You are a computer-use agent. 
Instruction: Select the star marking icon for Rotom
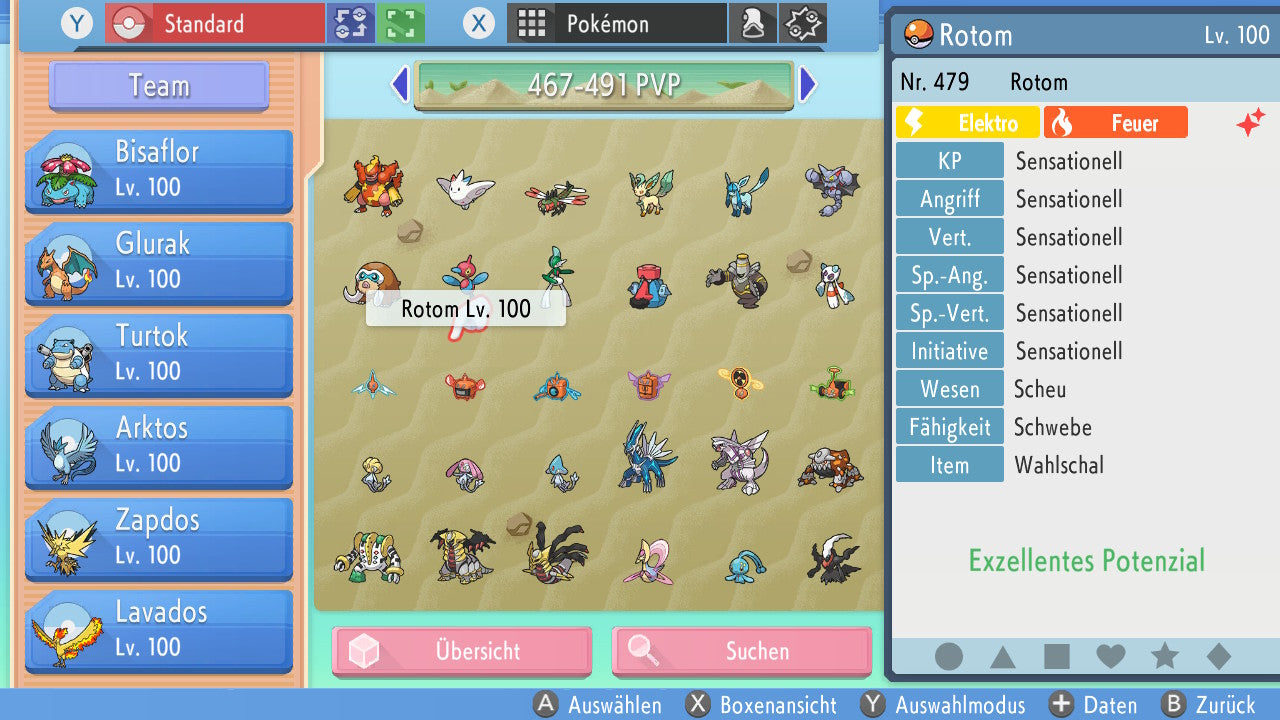[x=1165, y=655]
